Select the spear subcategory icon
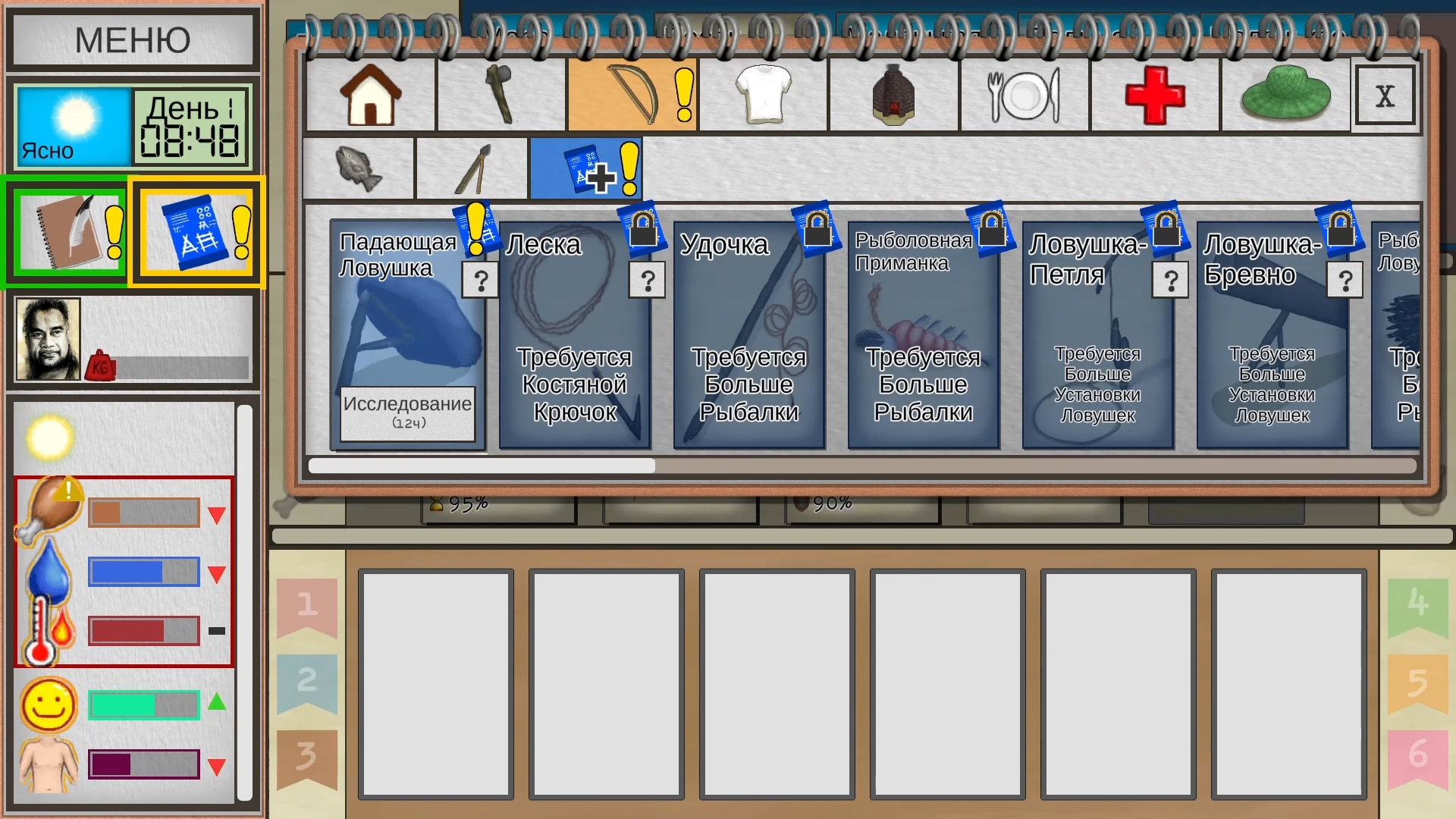Screen dimensions: 1456x819 [x=472, y=168]
